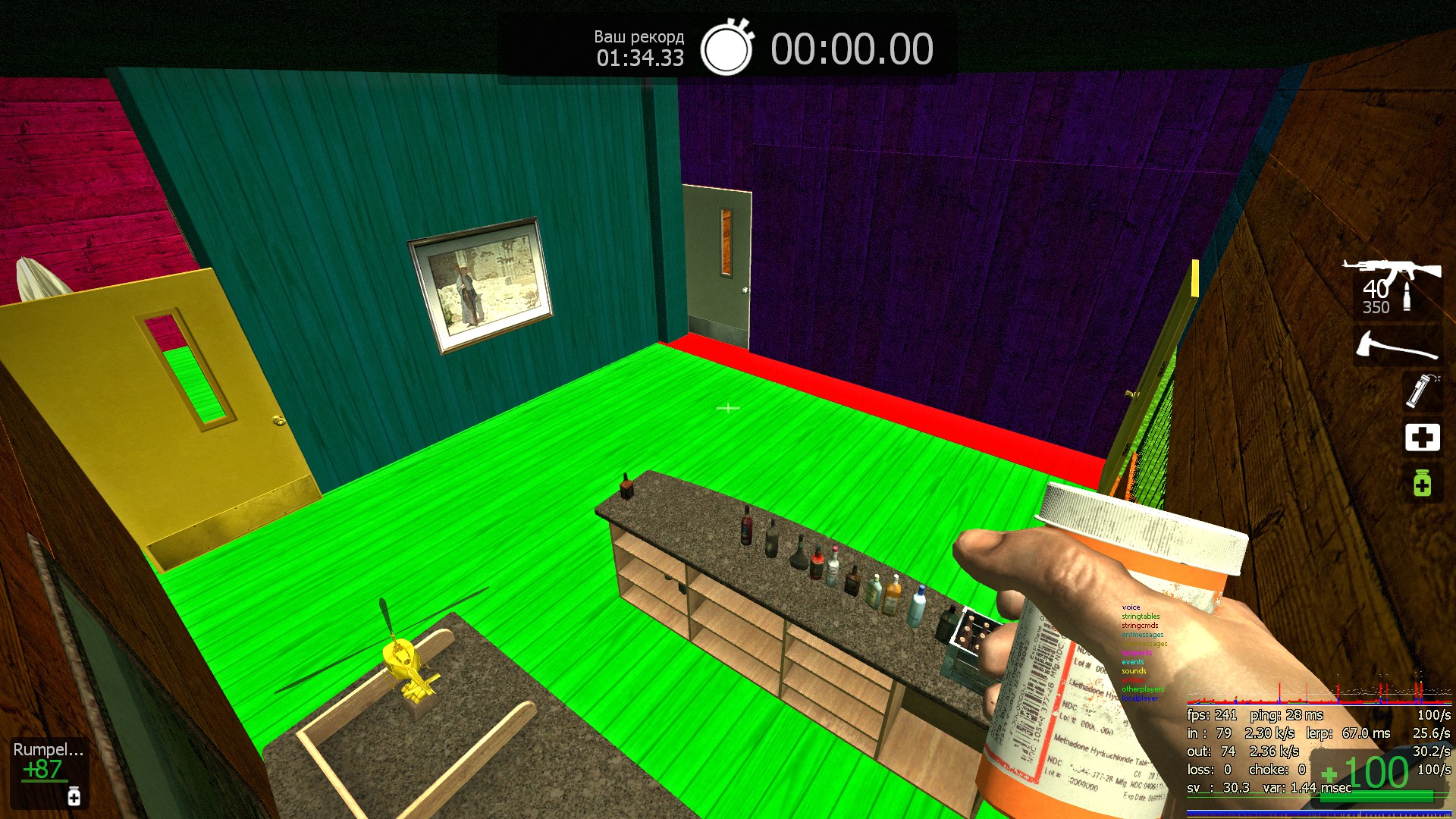Select the first aid kit slot
Screen dimensions: 1456x819
(1422, 438)
